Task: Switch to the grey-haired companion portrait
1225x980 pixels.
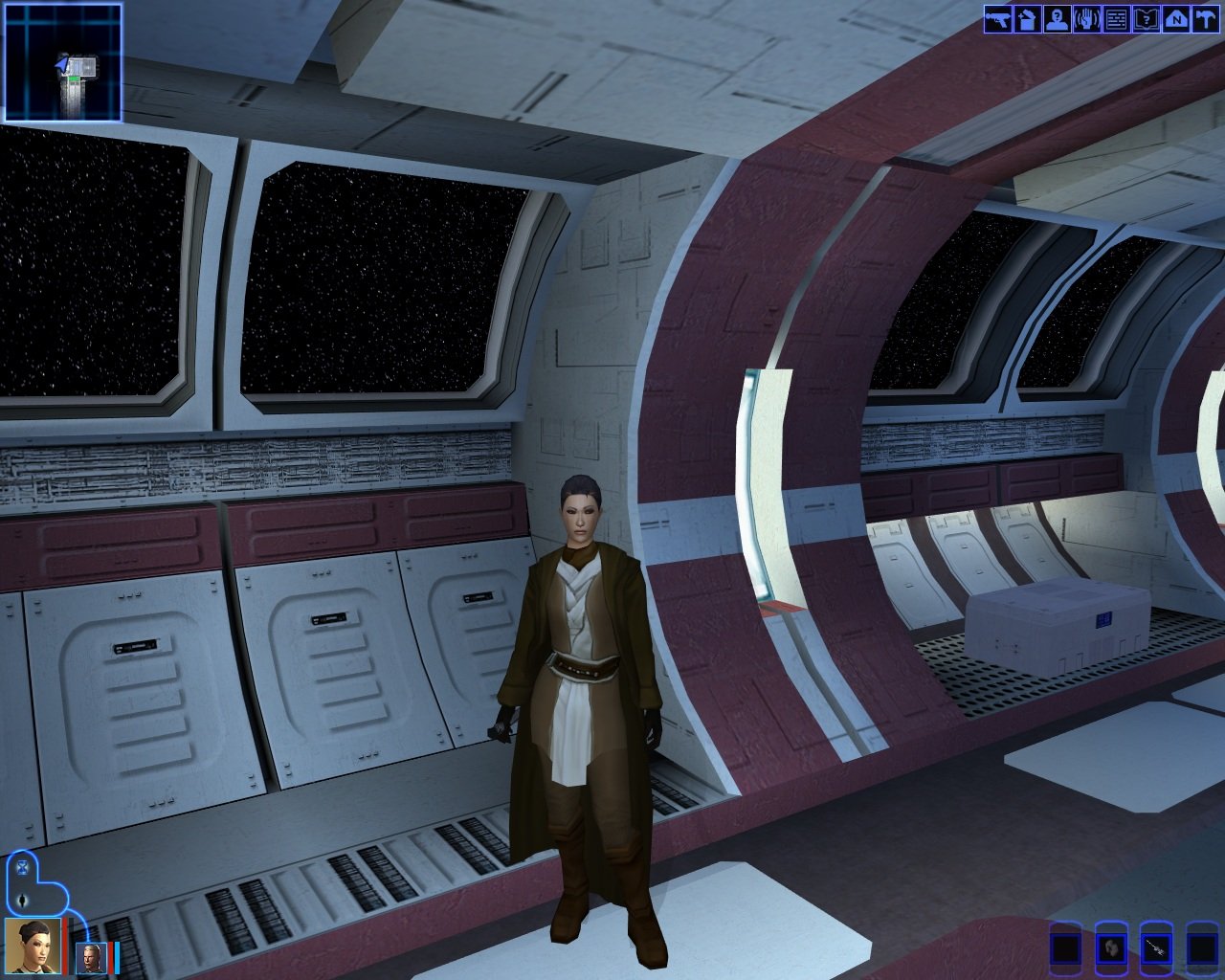Action: pos(90,957)
